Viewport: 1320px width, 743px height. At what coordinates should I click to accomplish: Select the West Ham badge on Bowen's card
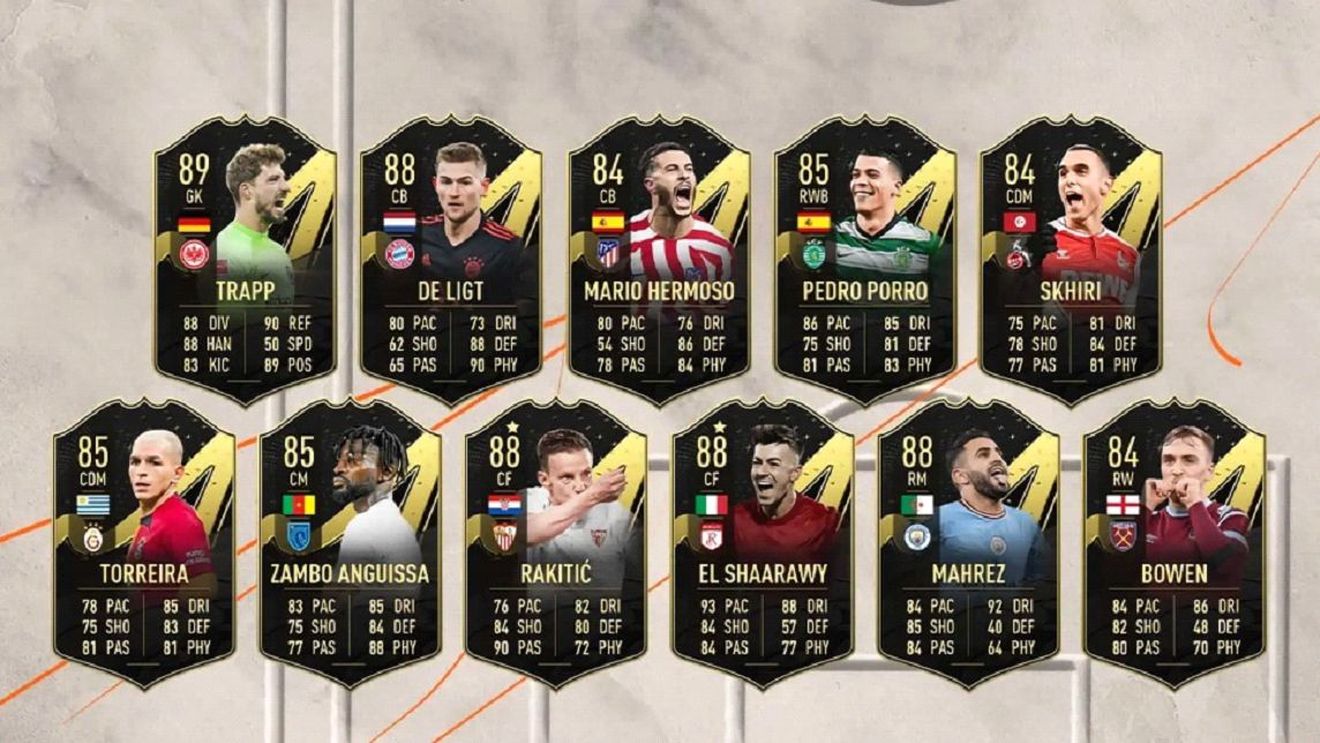(1122, 534)
